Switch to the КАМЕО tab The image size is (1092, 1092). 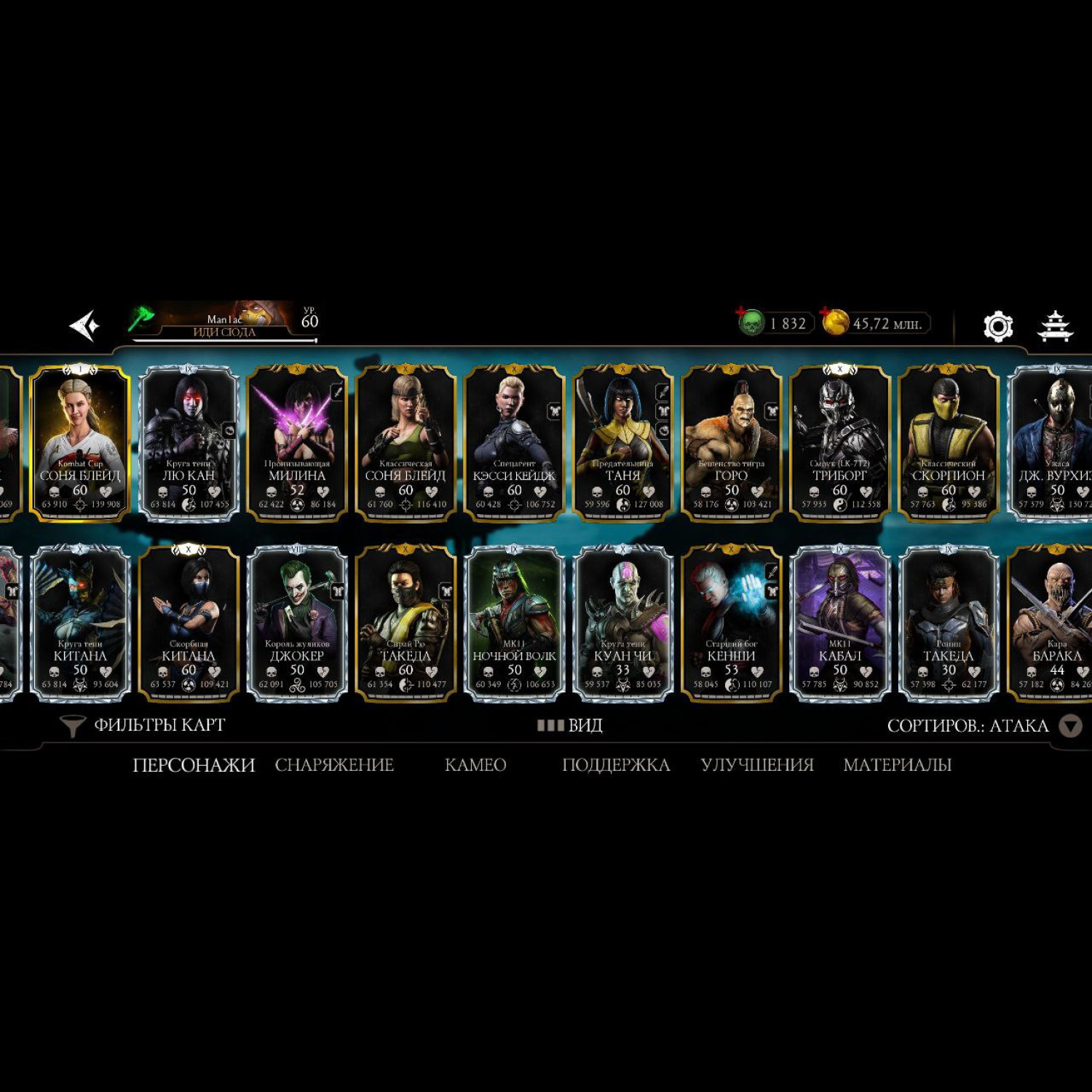pyautogui.click(x=475, y=765)
